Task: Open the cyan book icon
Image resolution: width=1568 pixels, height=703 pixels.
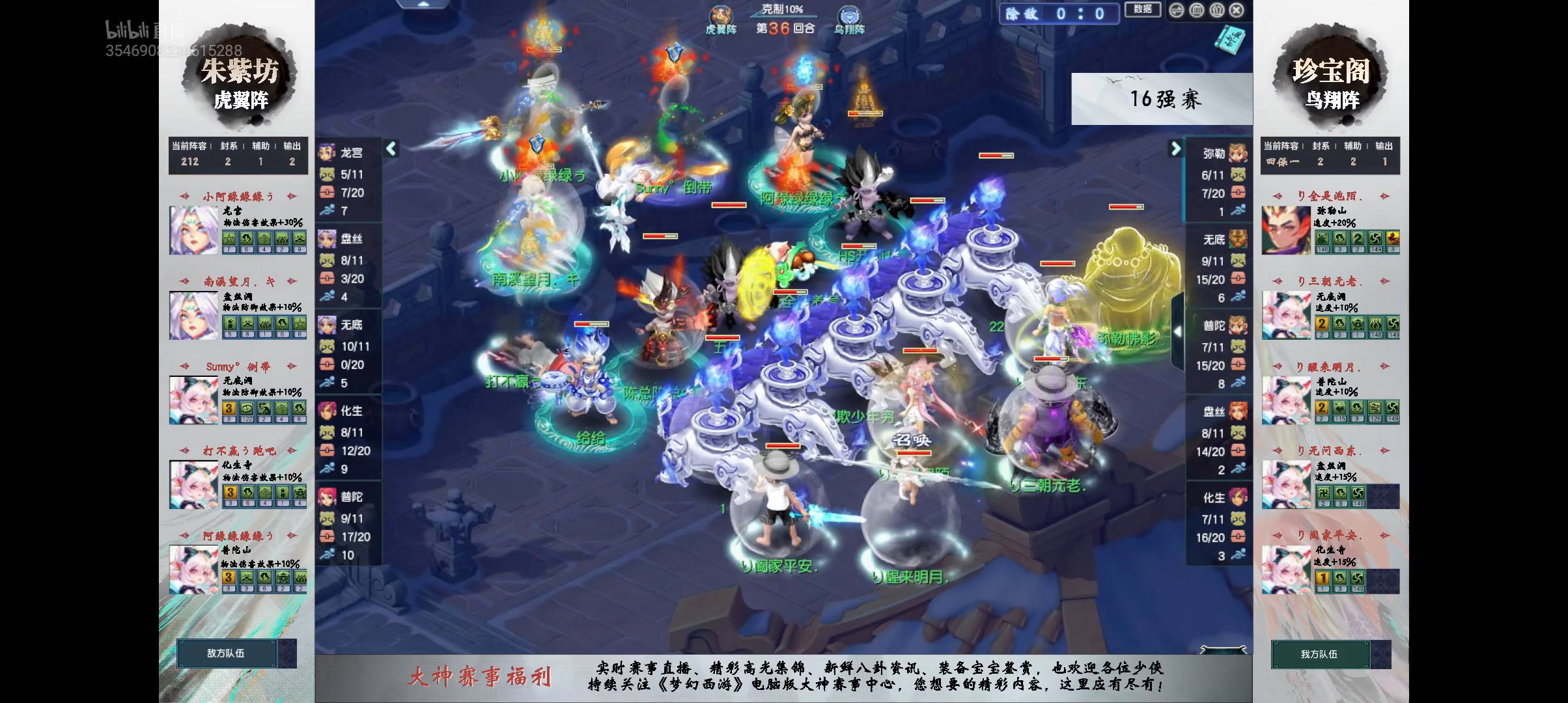Action: tap(1229, 40)
